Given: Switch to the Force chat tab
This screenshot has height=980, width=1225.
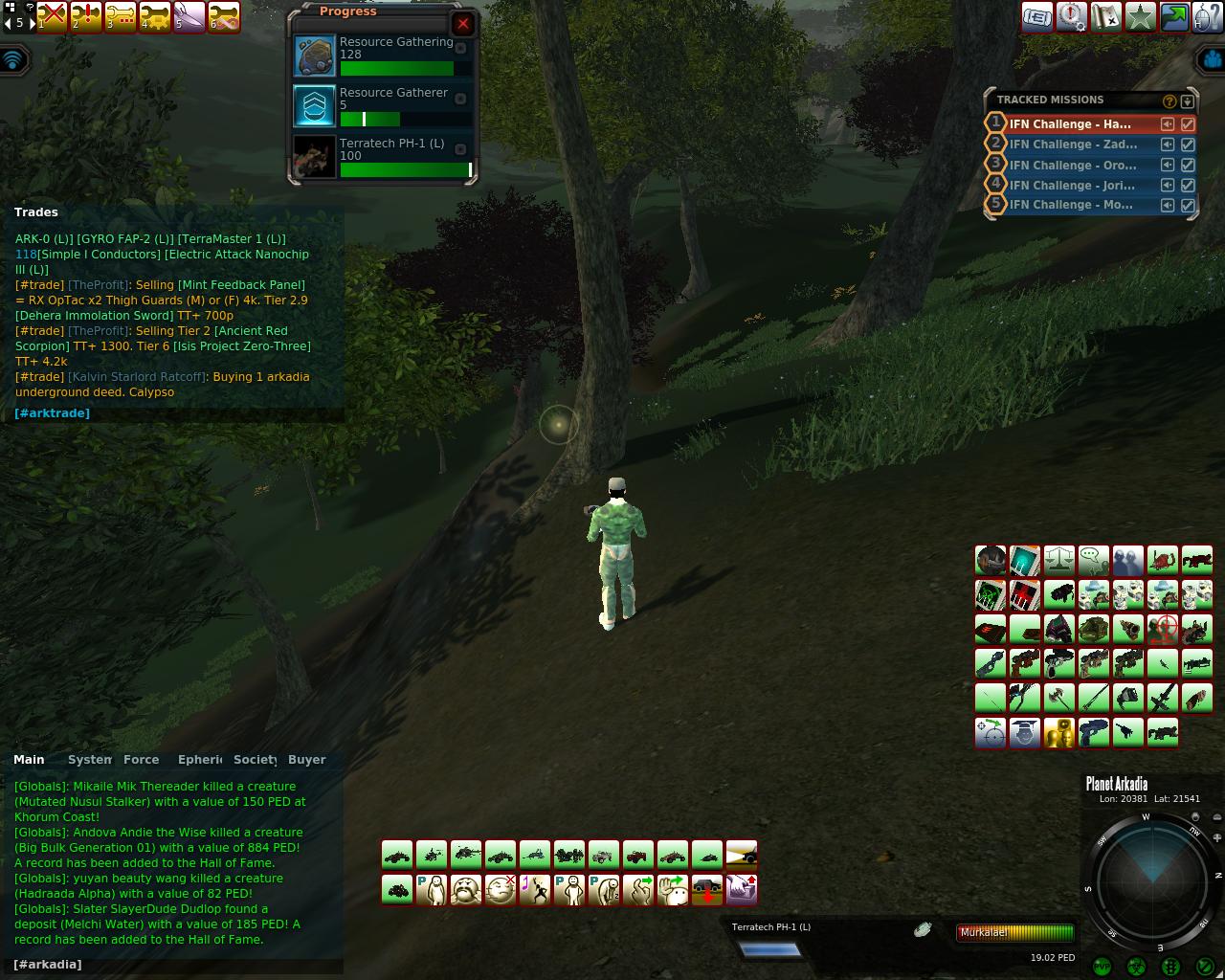Looking at the screenshot, I should pos(141,760).
